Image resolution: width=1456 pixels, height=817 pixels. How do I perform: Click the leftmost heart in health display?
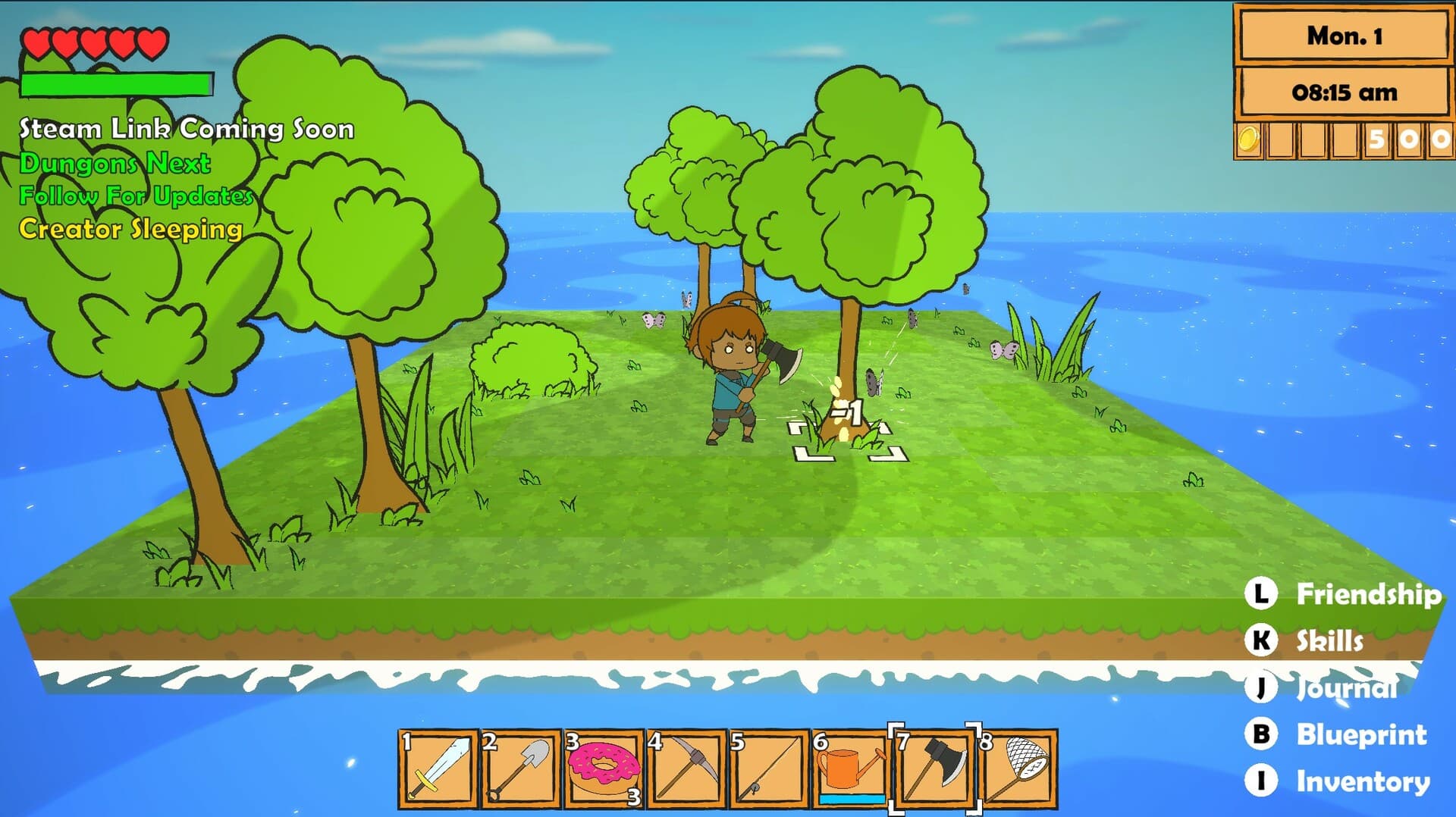coord(36,44)
